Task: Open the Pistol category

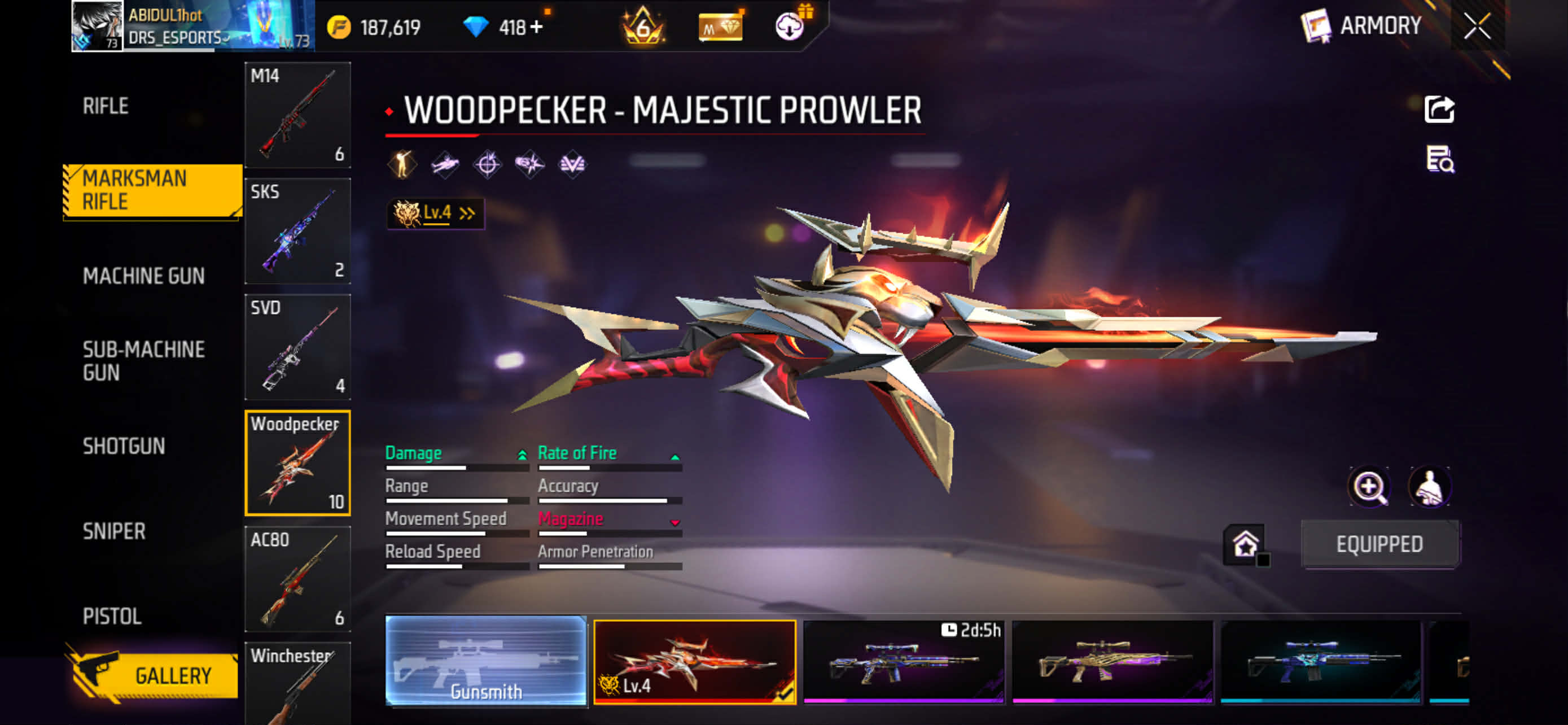Action: (x=112, y=616)
